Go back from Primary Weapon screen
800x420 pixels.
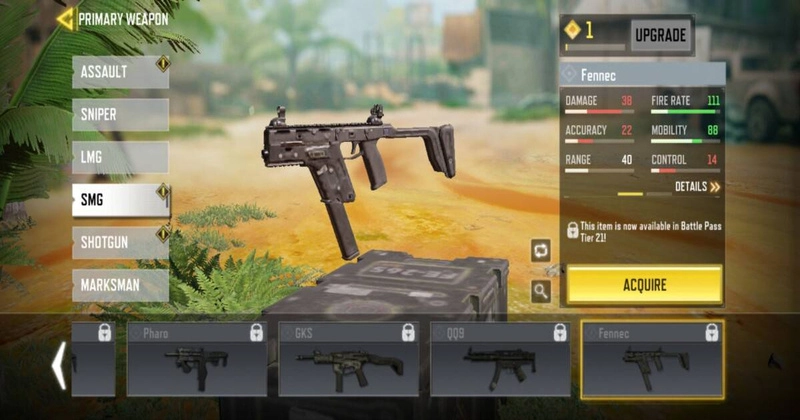pos(66,18)
